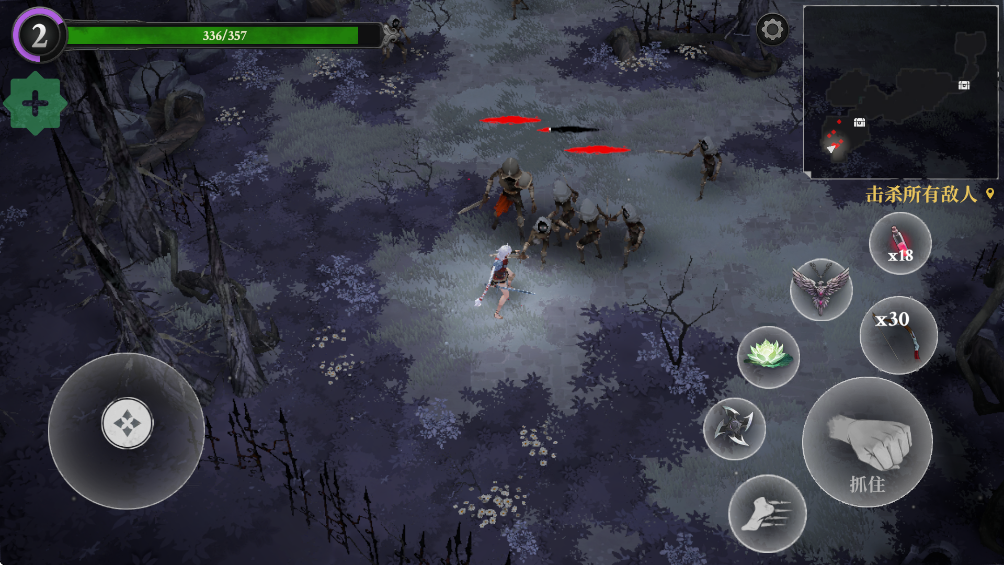
Task: Trigger the dash foot ability
Action: (767, 513)
